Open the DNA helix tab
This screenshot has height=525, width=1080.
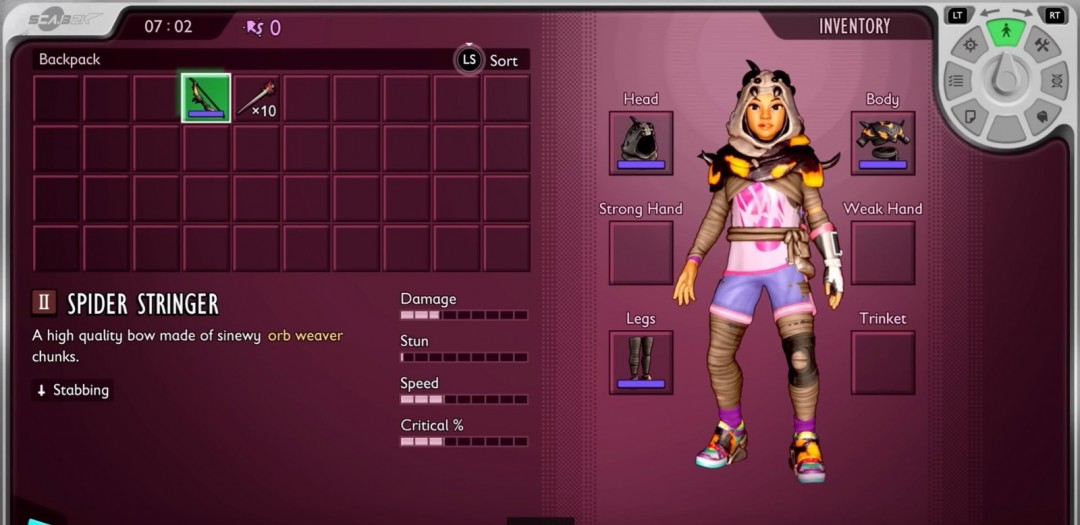pos(1057,81)
